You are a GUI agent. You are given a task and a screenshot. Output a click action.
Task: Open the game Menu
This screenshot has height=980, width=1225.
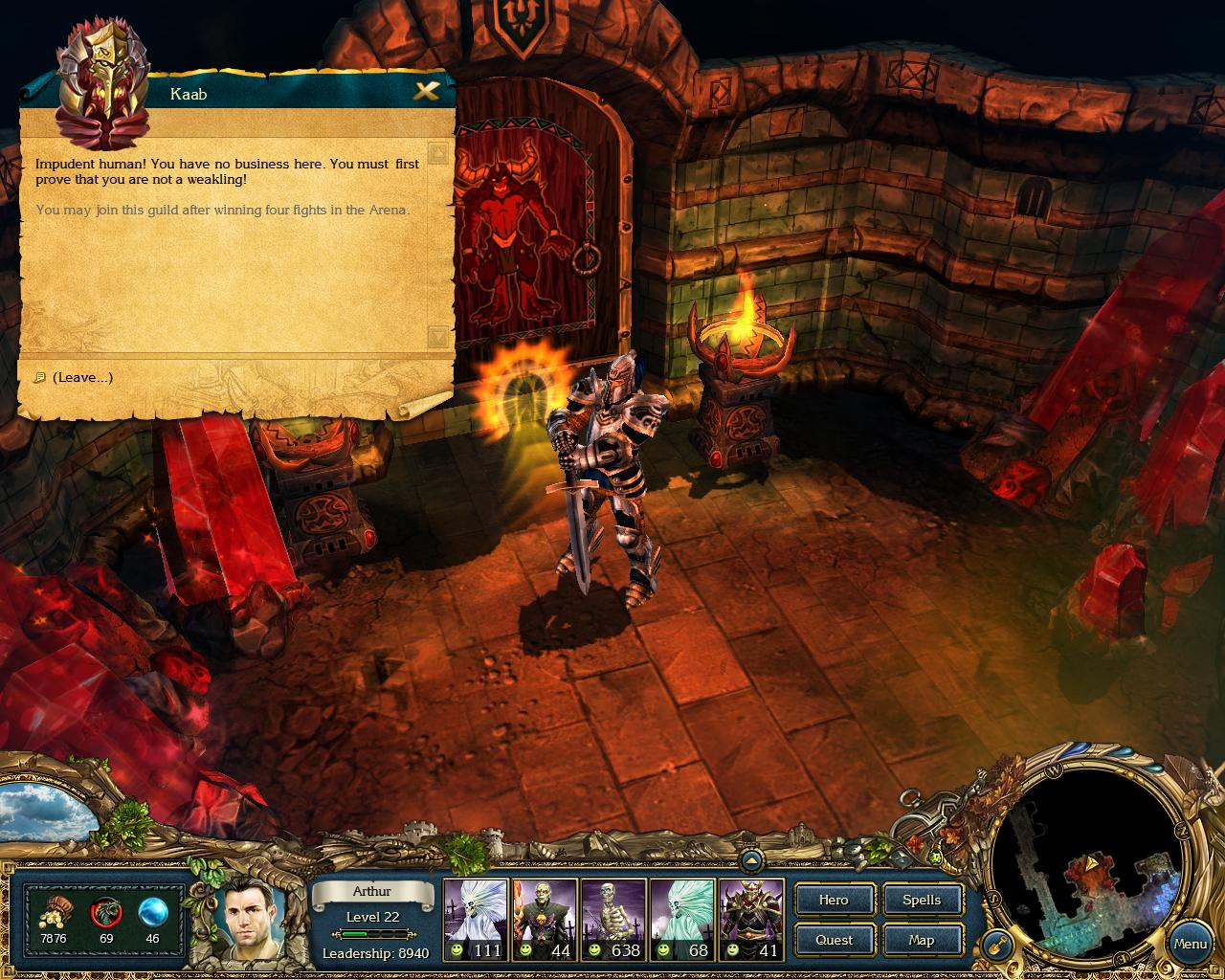(1190, 944)
